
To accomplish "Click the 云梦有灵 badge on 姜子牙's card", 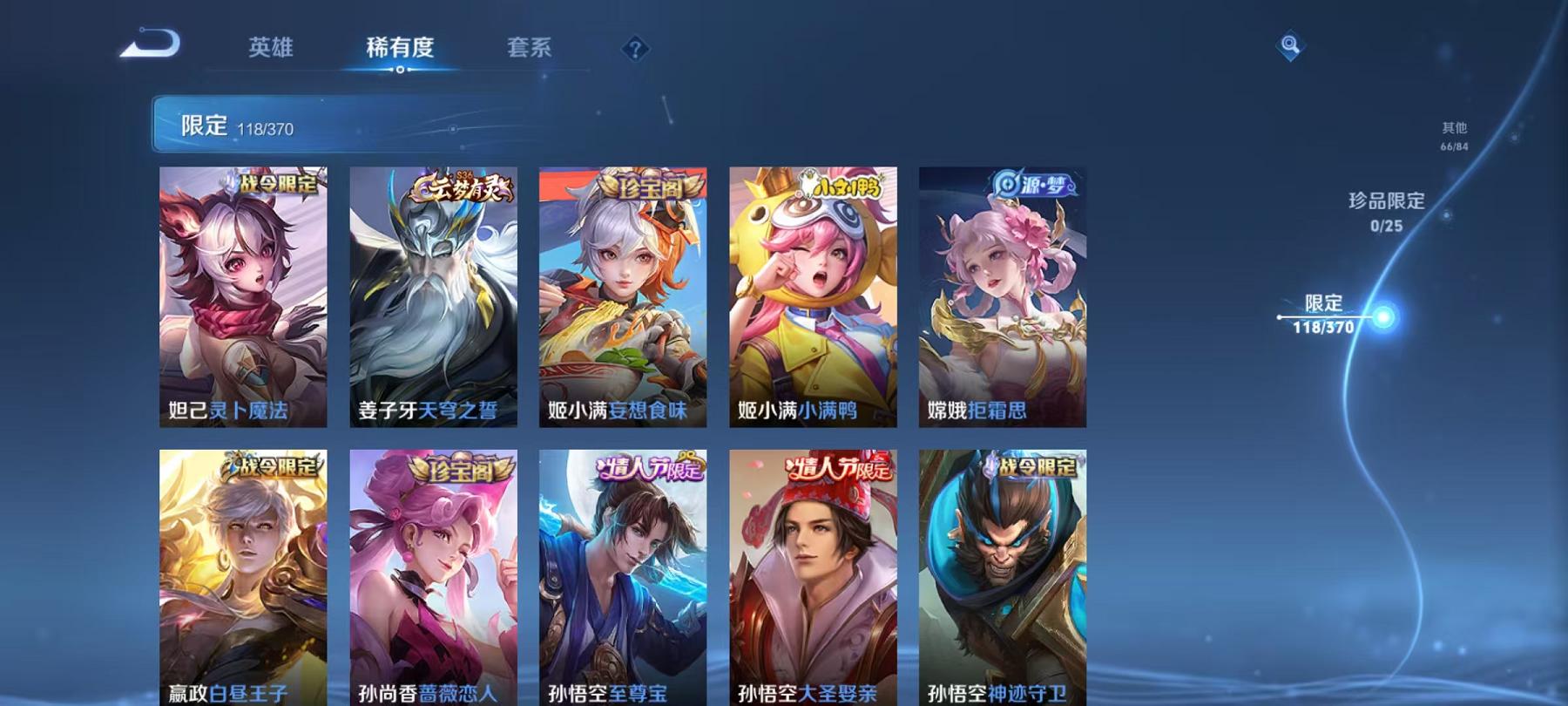I will tap(460, 186).
